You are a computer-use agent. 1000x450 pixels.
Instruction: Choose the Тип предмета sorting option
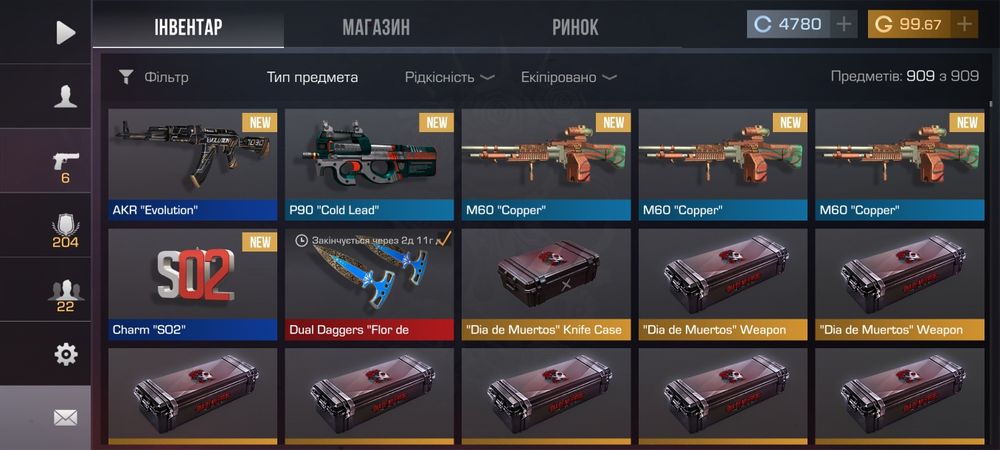[312, 77]
